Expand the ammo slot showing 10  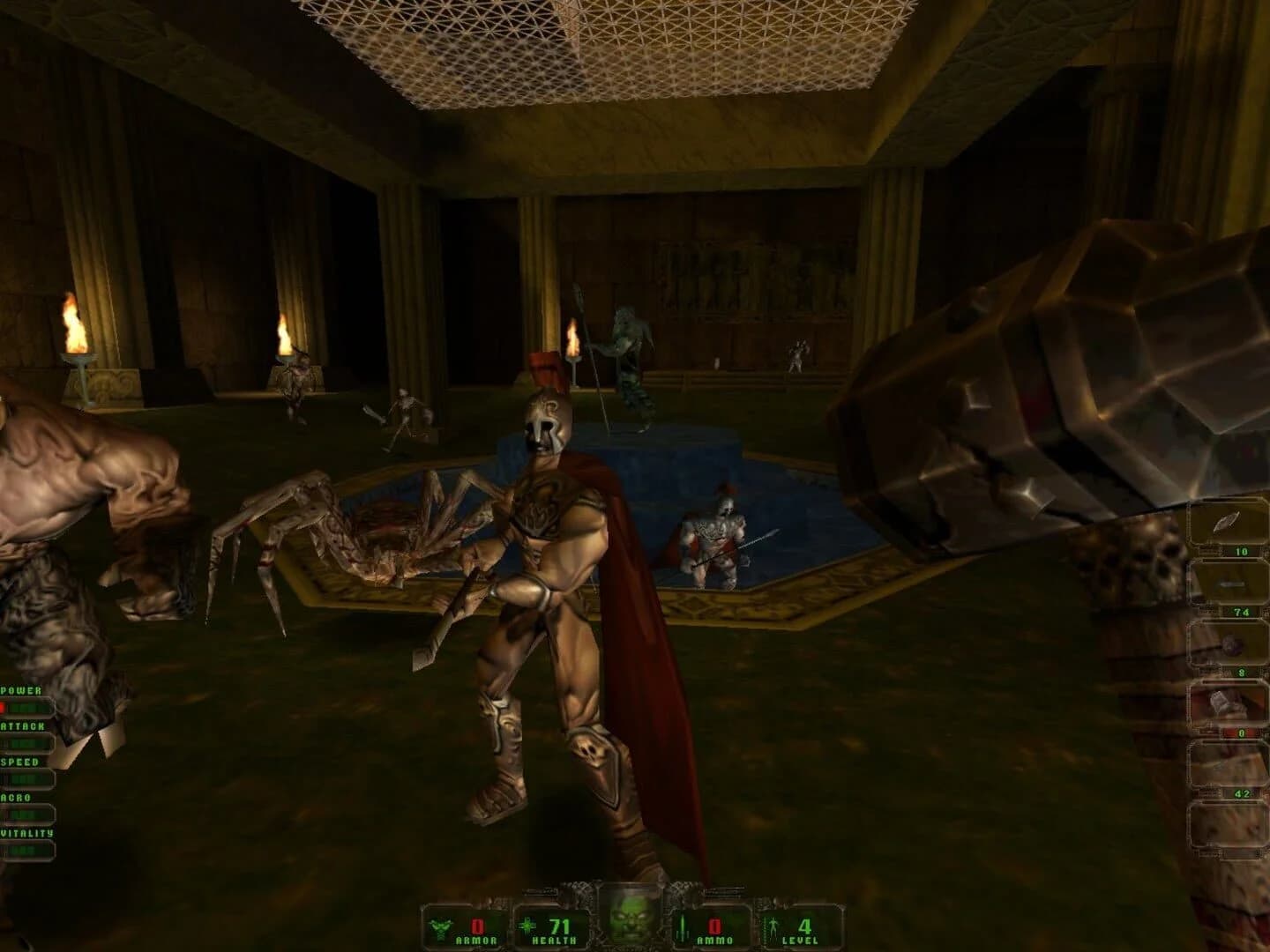point(1242,551)
